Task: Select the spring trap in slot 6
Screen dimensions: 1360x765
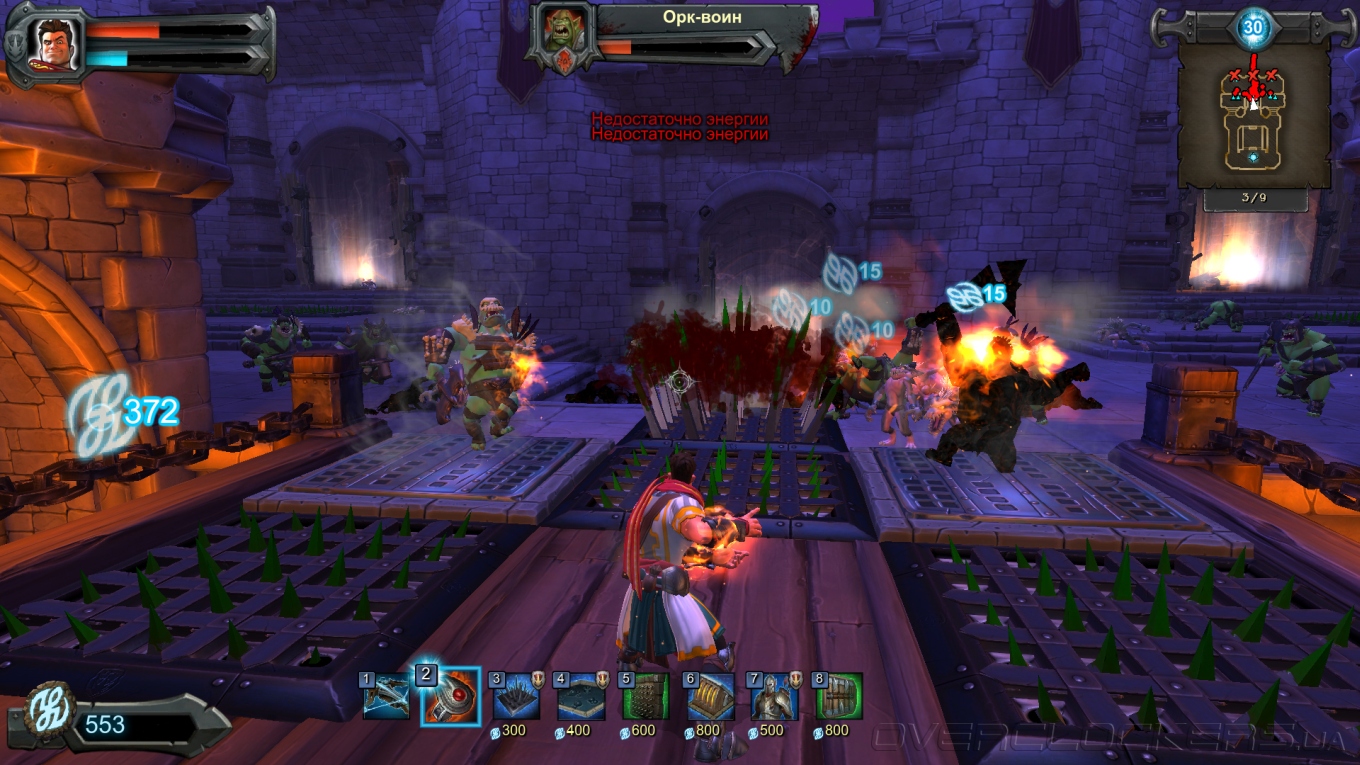Action: coord(710,697)
